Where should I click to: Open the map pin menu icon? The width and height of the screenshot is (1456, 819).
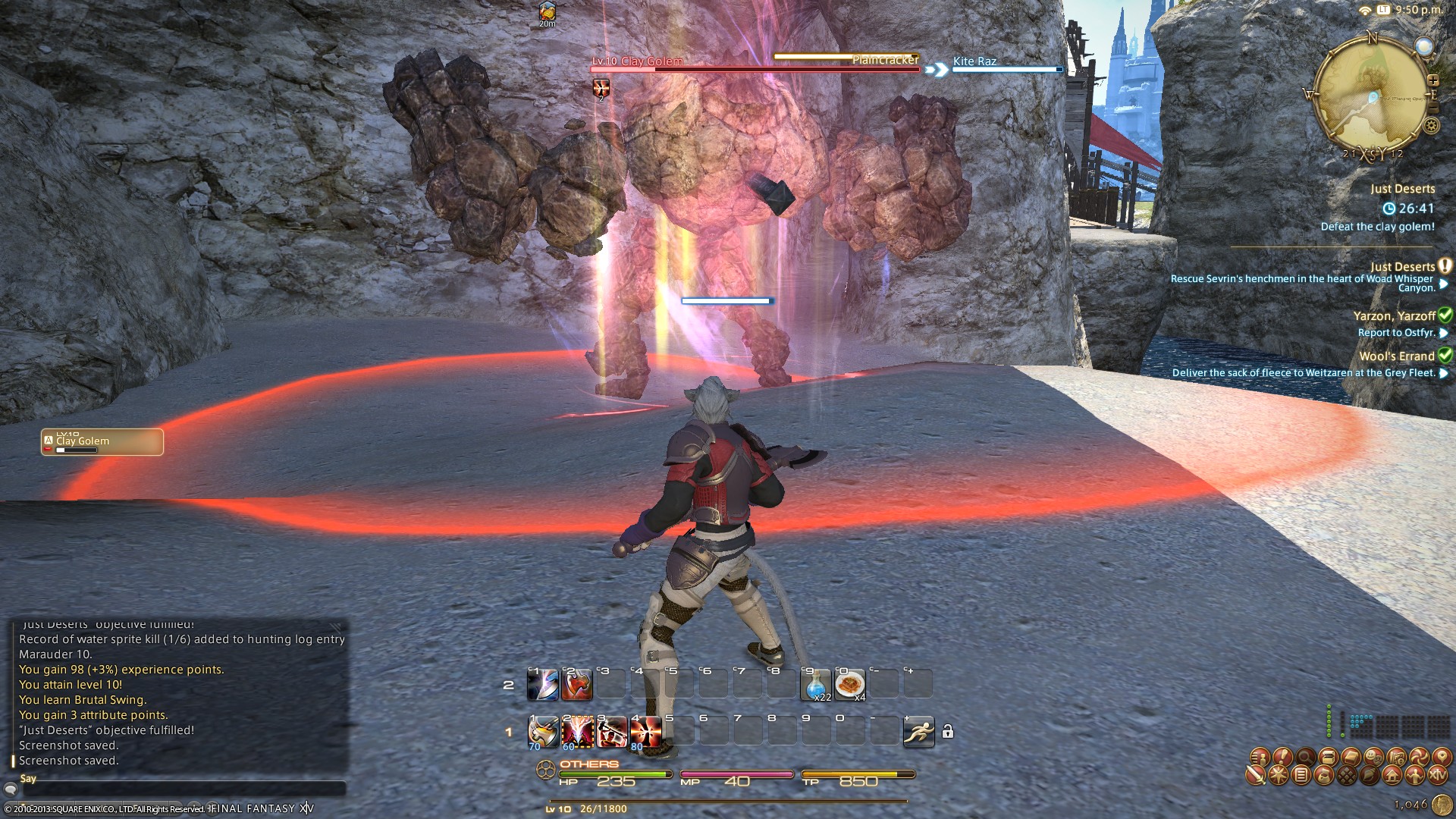tap(1440, 756)
